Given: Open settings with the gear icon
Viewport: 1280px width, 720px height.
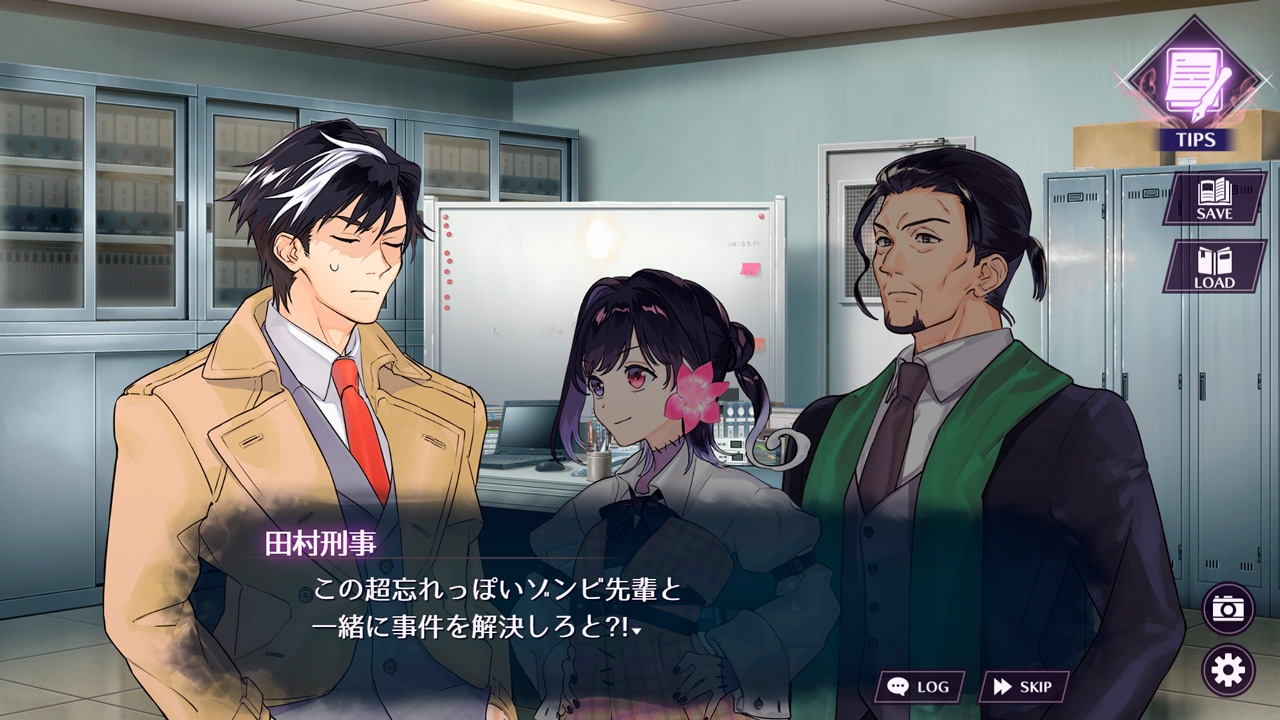Looking at the screenshot, I should [x=1227, y=669].
